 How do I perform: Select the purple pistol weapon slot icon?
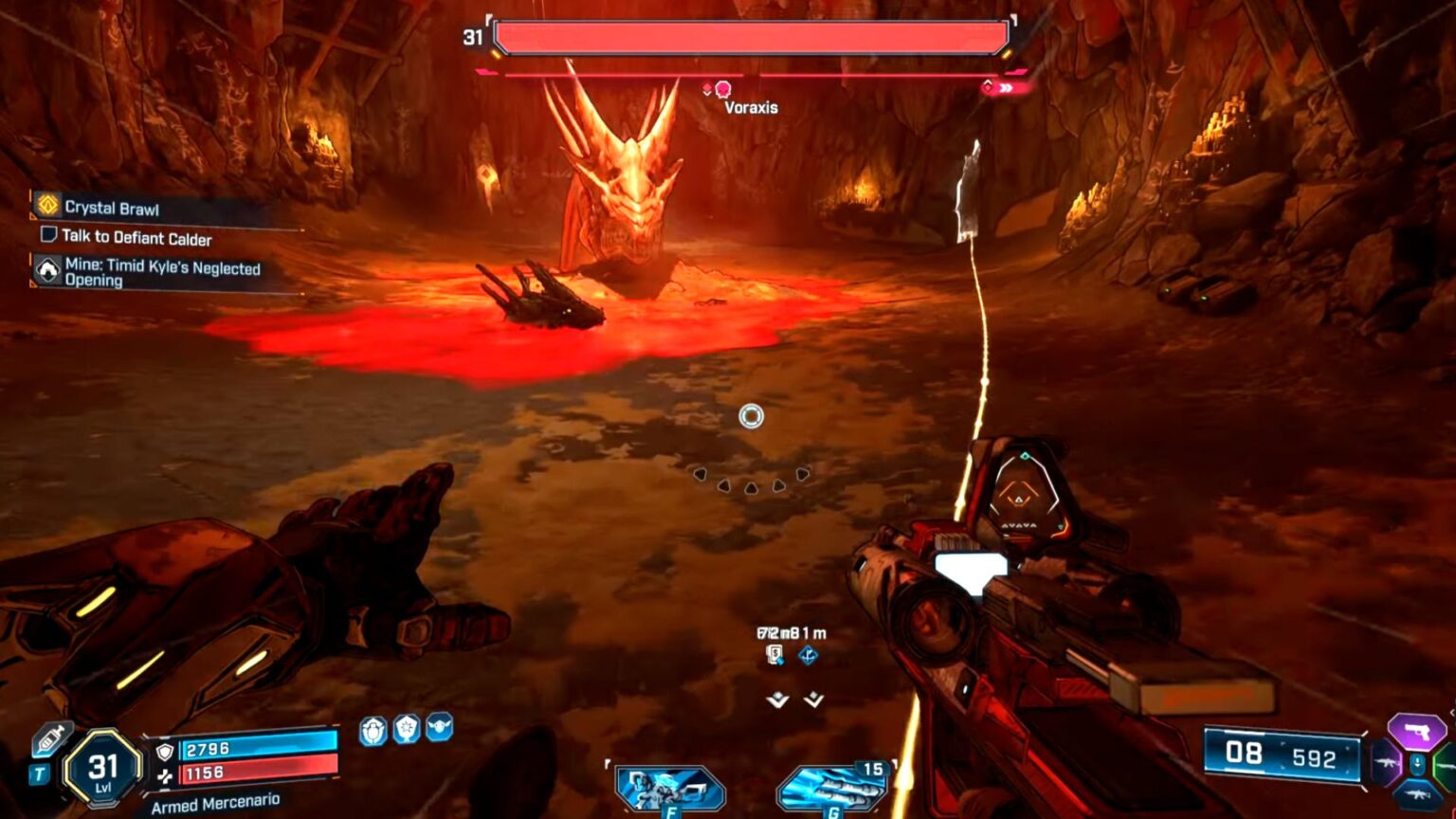tap(1417, 729)
